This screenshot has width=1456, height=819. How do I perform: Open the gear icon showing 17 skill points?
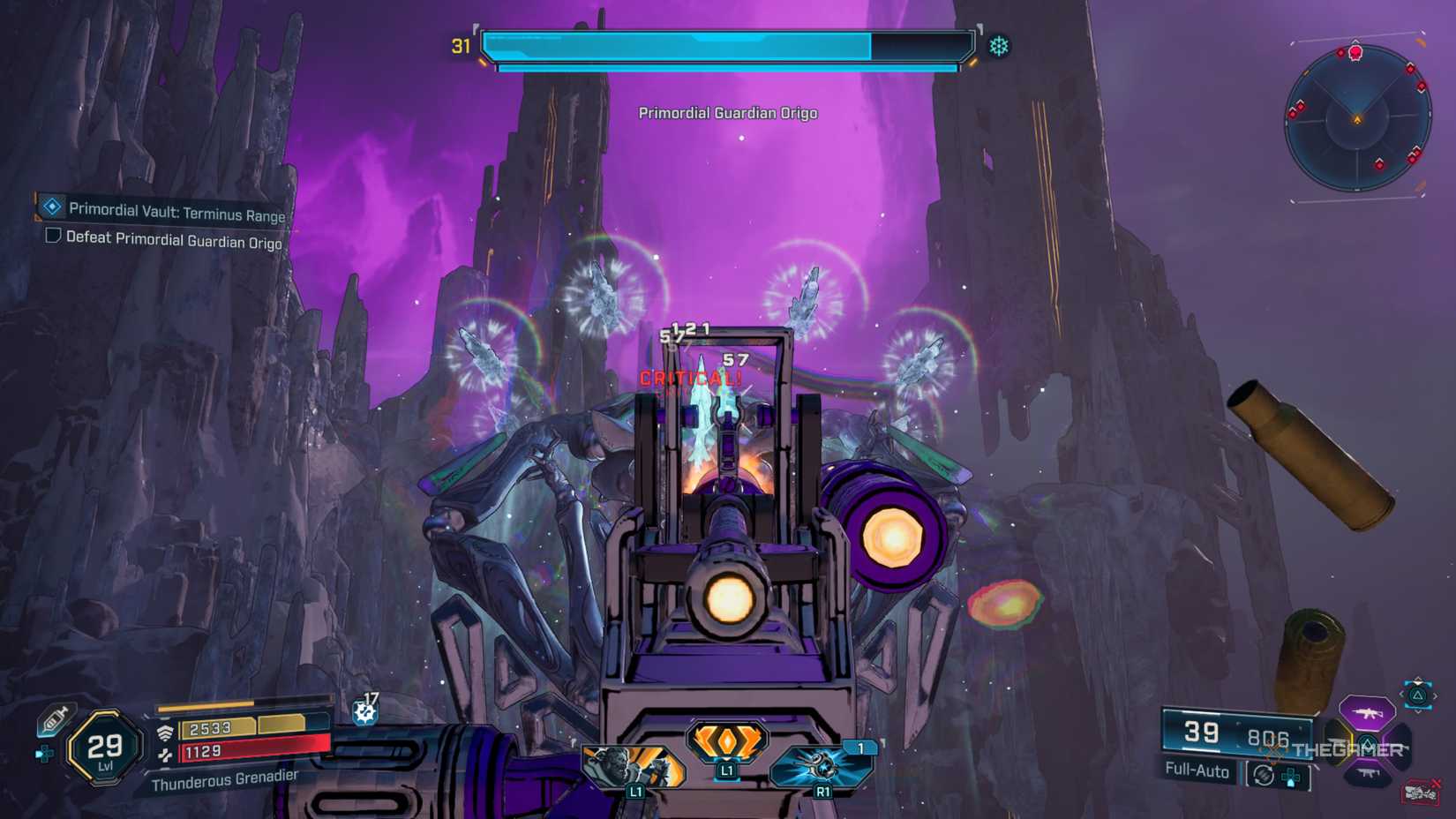[x=364, y=711]
